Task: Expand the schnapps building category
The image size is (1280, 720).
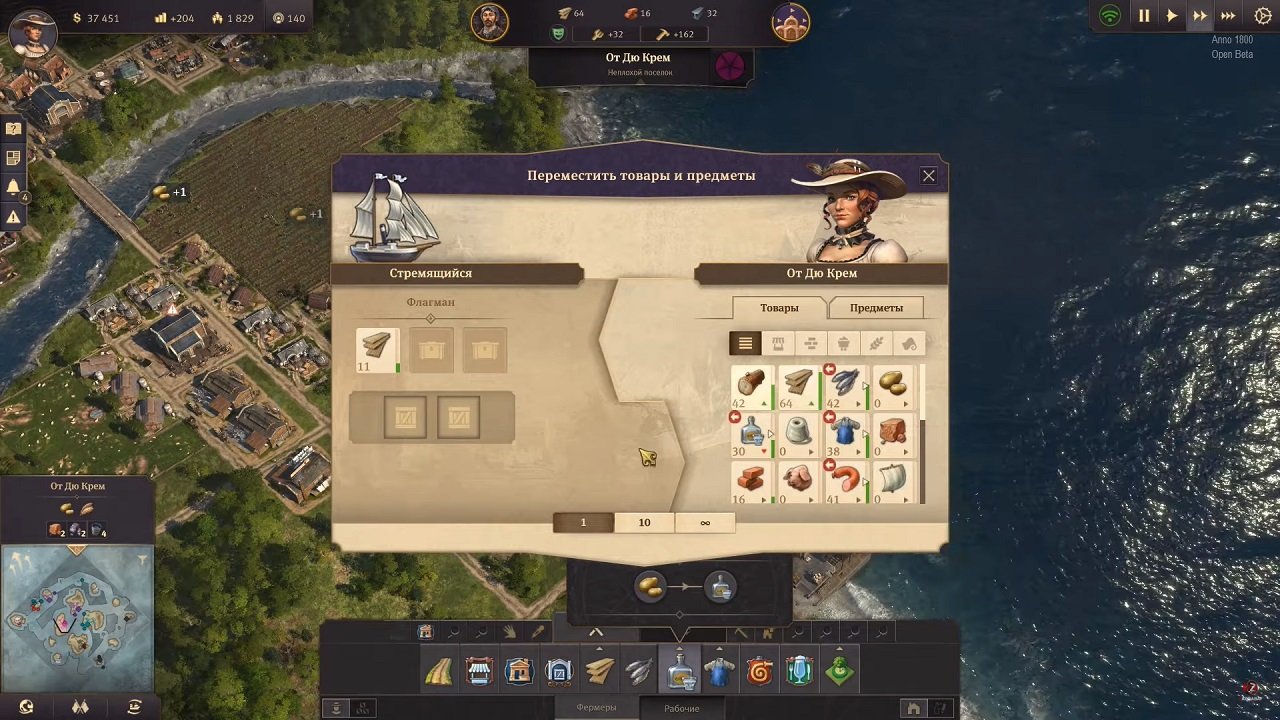Action: click(x=679, y=650)
